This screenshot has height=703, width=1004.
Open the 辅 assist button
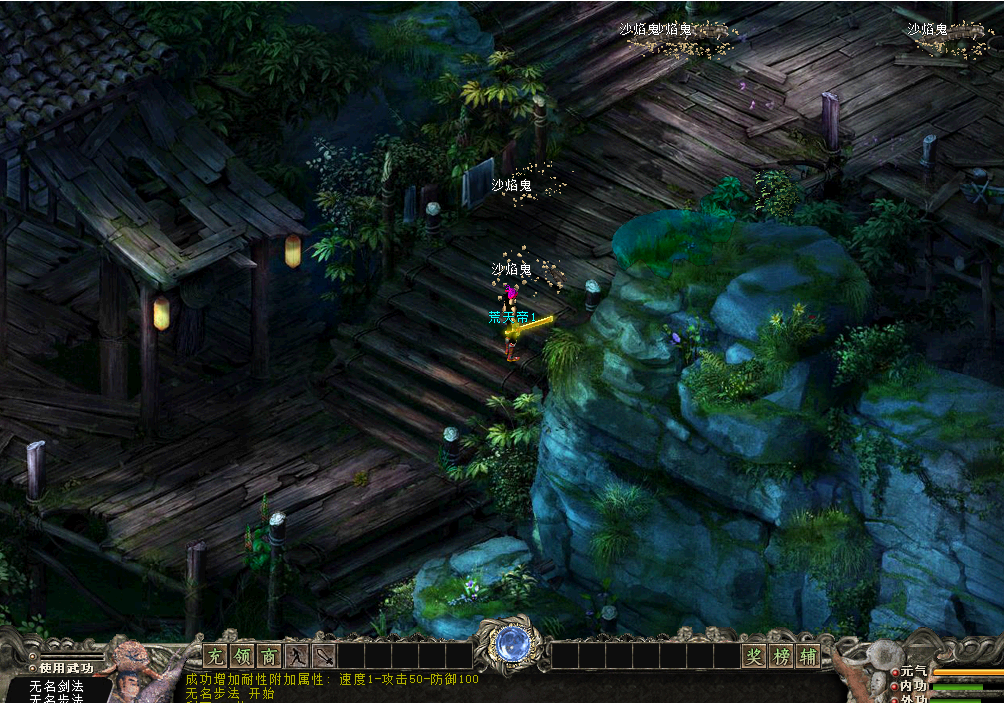pyautogui.click(x=808, y=656)
